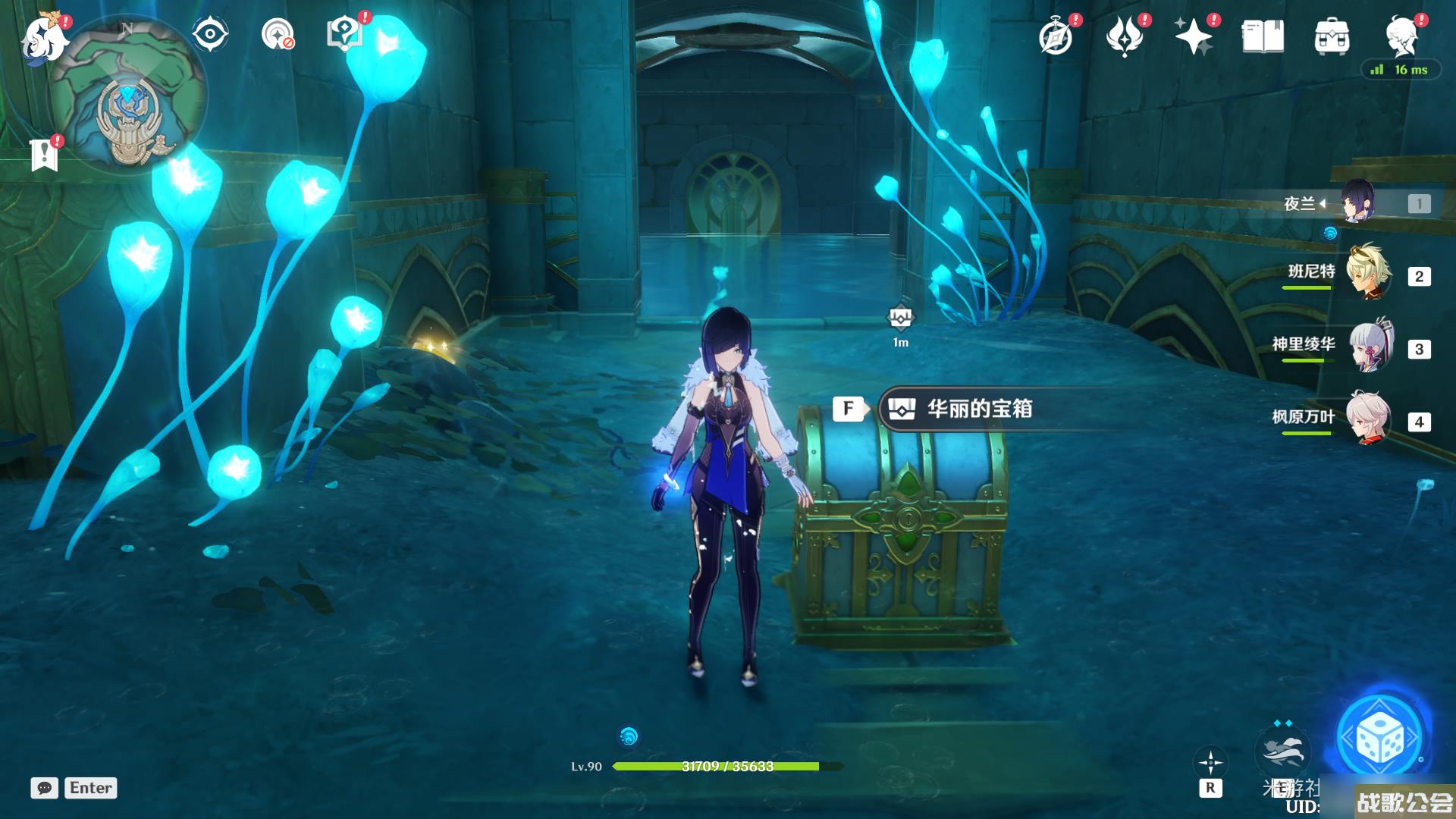Activate the dice elemental burst

coord(1379,738)
